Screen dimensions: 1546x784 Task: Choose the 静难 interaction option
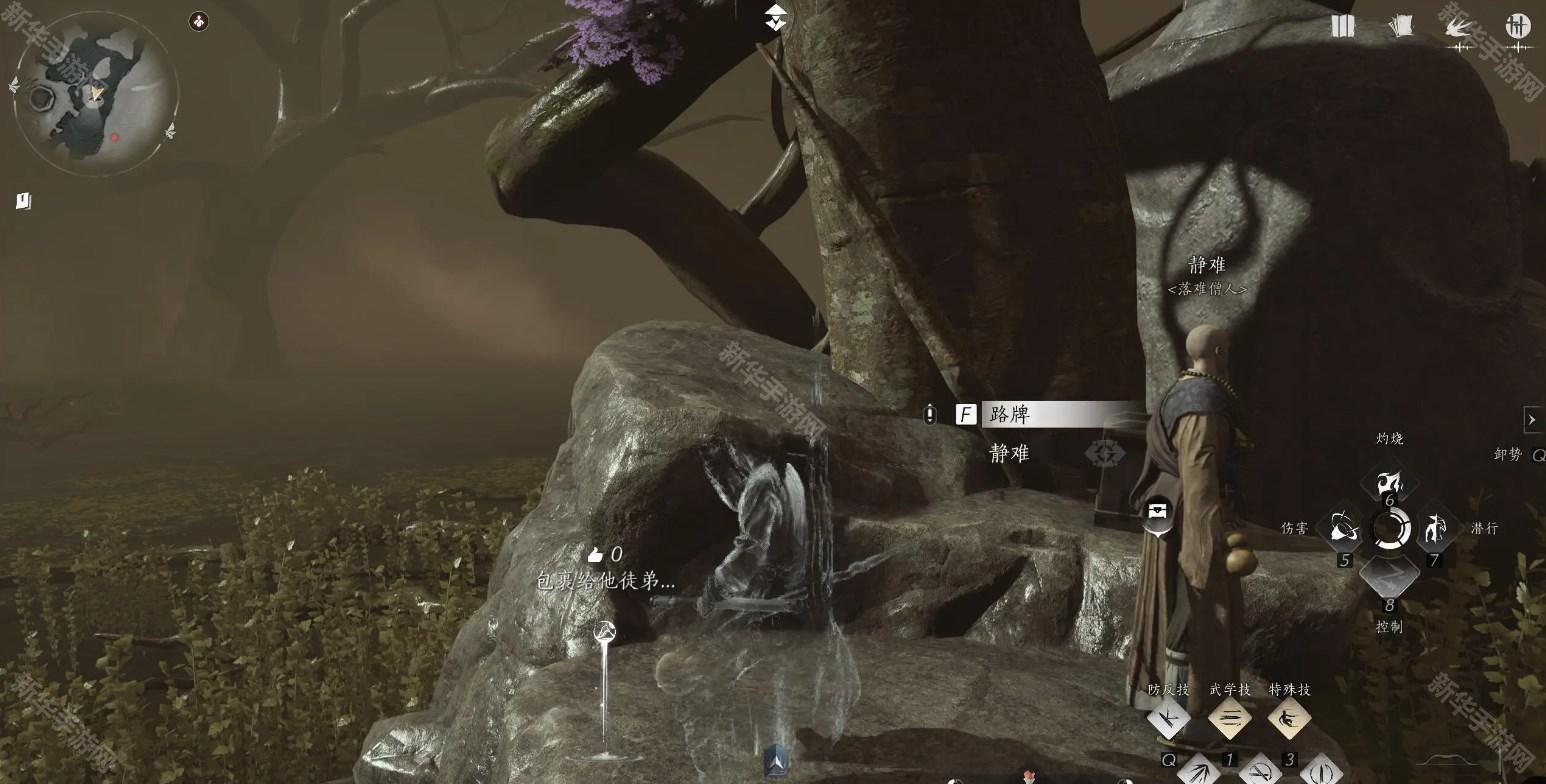coord(1010,453)
